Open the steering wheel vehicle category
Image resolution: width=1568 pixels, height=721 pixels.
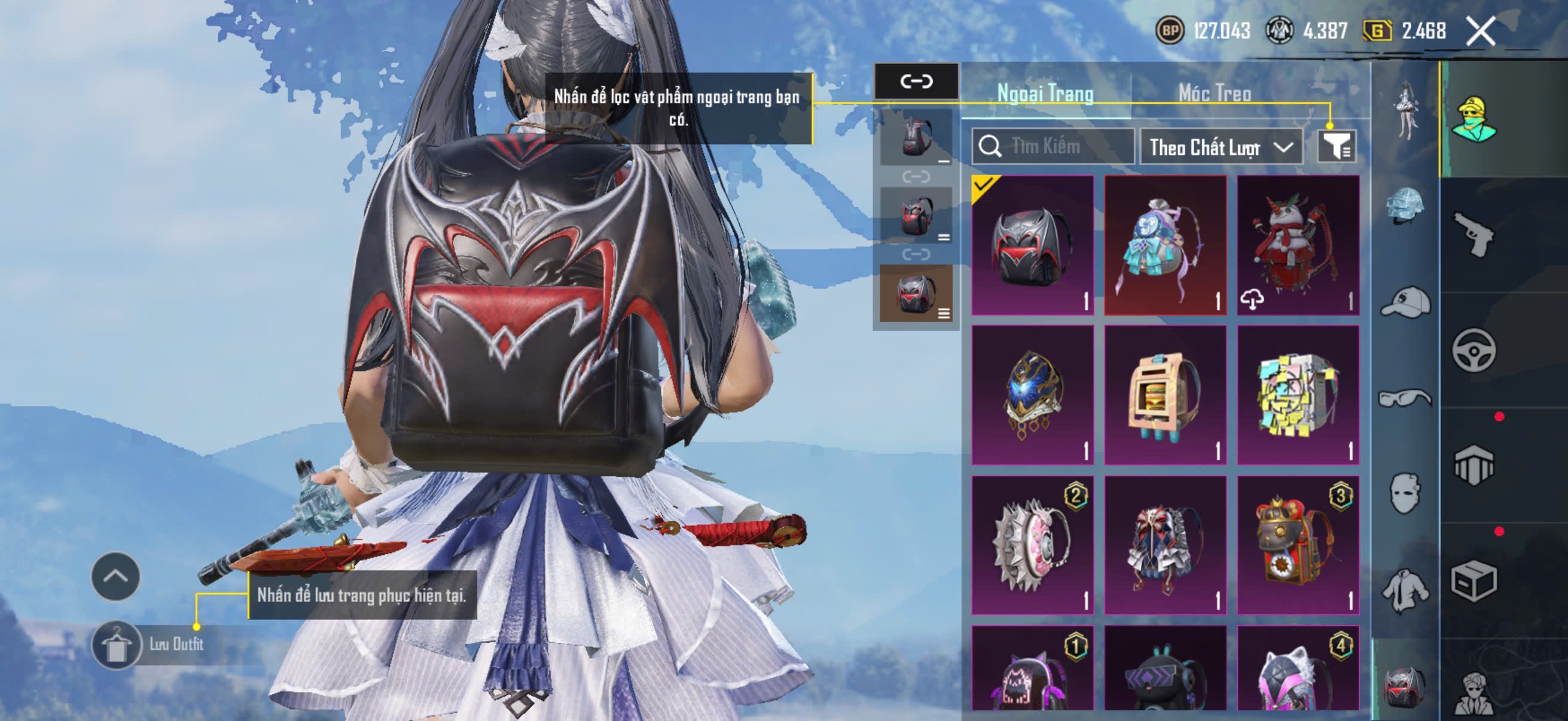[1474, 350]
